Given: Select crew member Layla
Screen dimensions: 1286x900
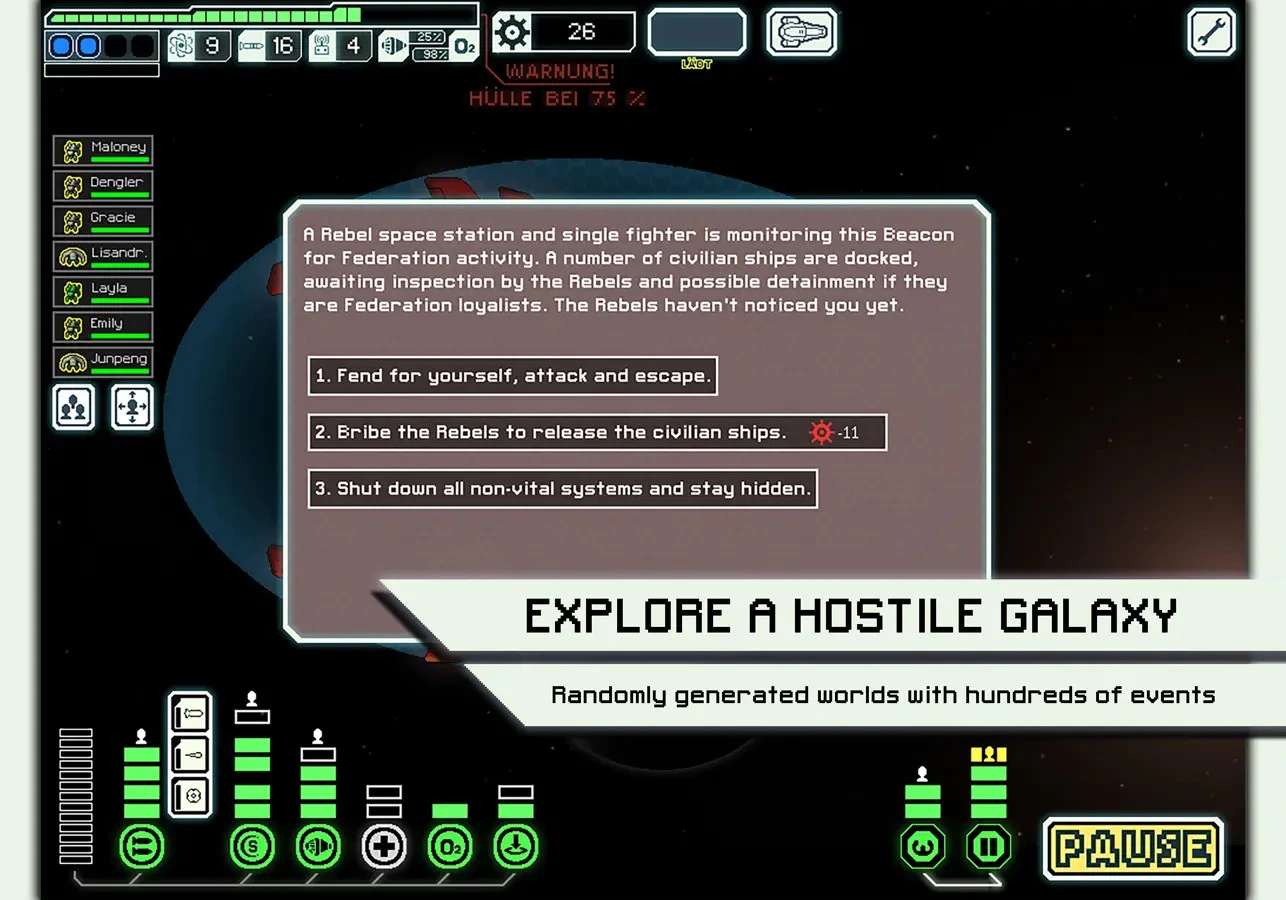Looking at the screenshot, I should pos(103,292).
